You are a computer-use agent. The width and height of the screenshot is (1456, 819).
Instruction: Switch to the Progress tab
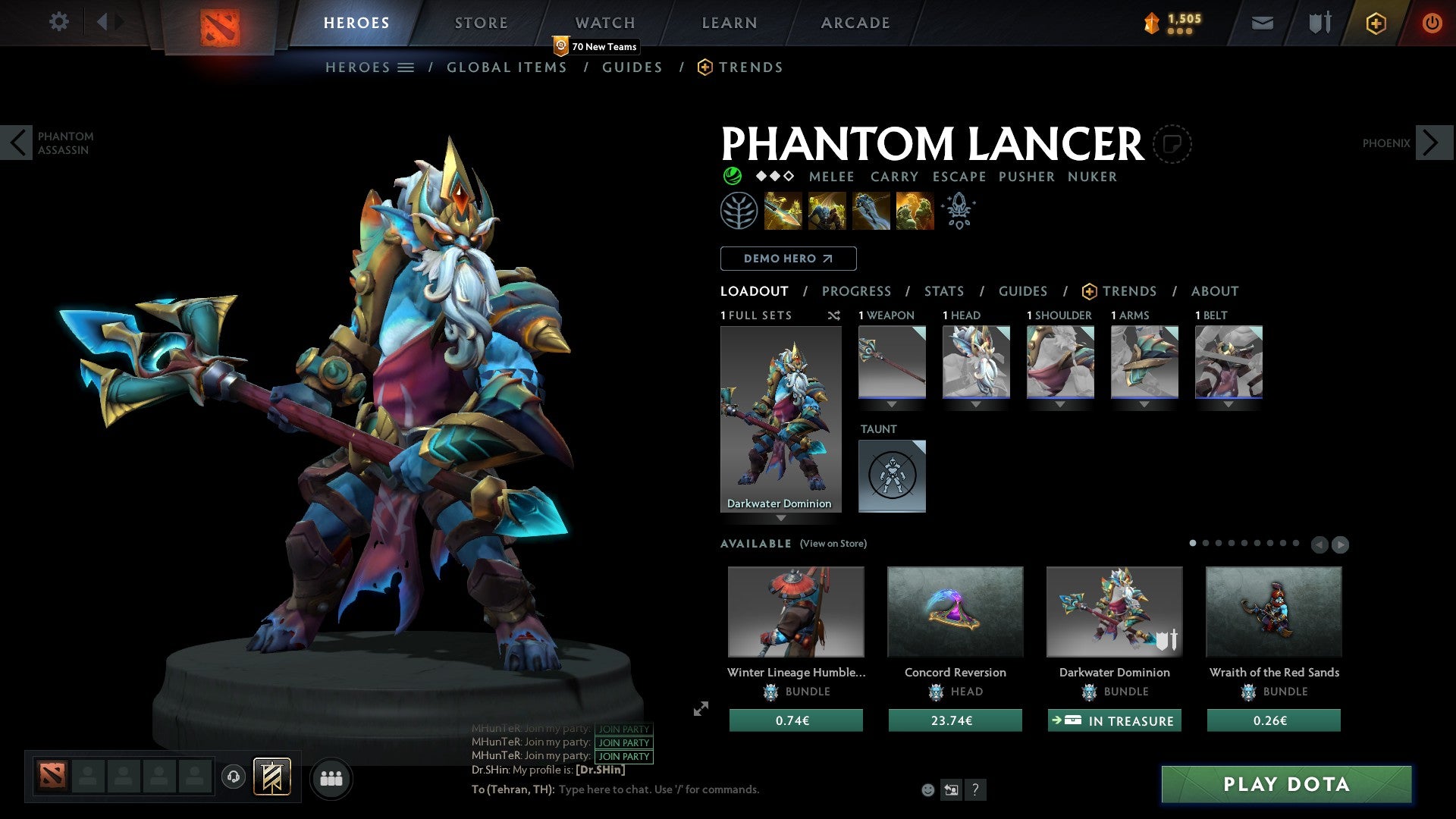point(857,291)
